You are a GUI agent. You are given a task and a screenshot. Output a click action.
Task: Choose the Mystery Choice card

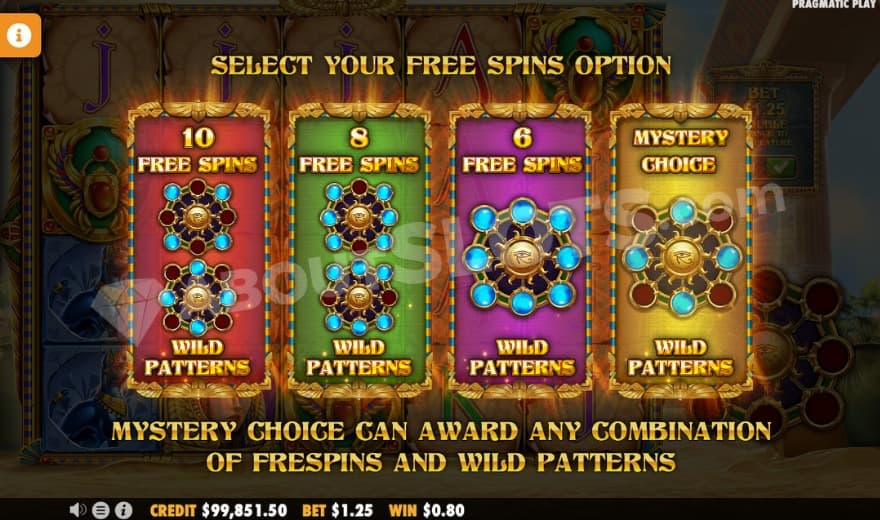(680, 248)
